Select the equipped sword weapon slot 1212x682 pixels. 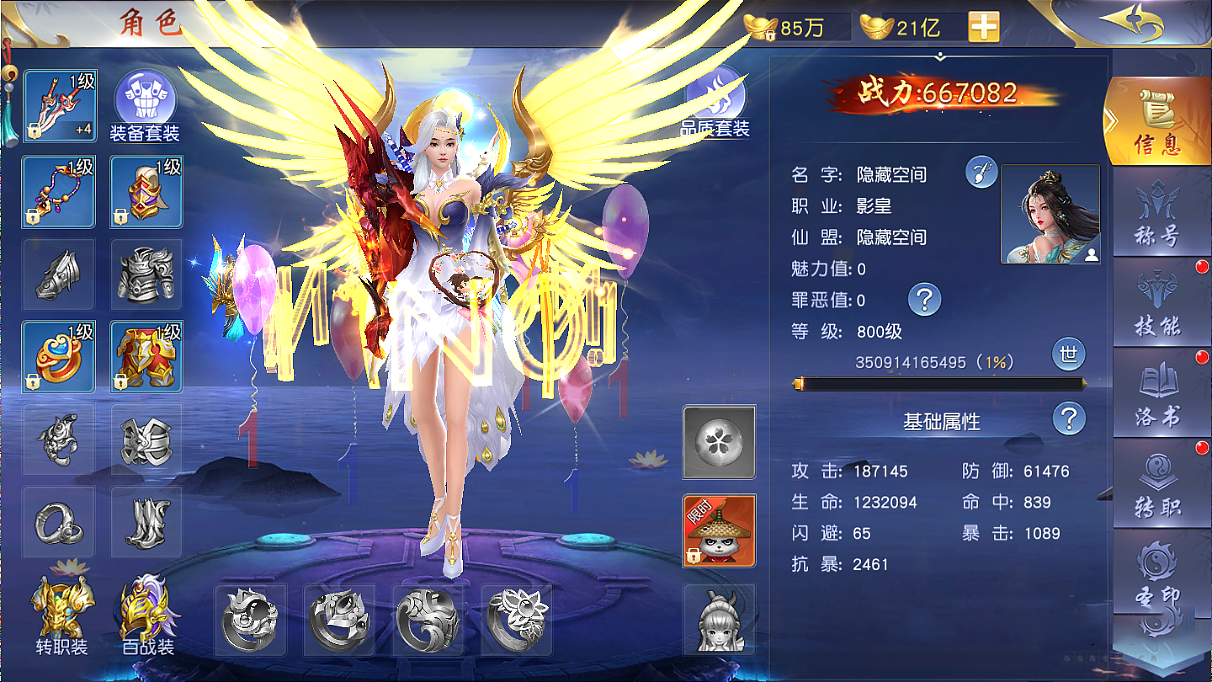coord(59,106)
